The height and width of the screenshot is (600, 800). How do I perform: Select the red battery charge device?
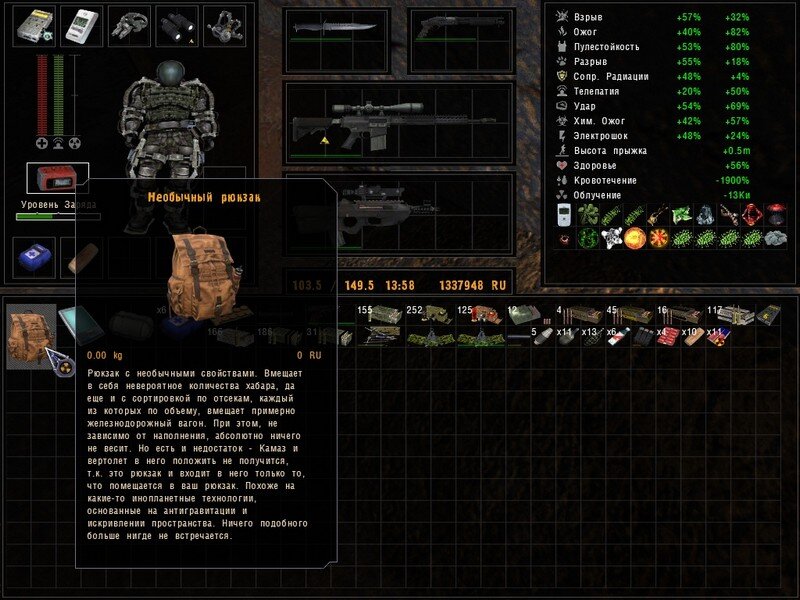57,179
